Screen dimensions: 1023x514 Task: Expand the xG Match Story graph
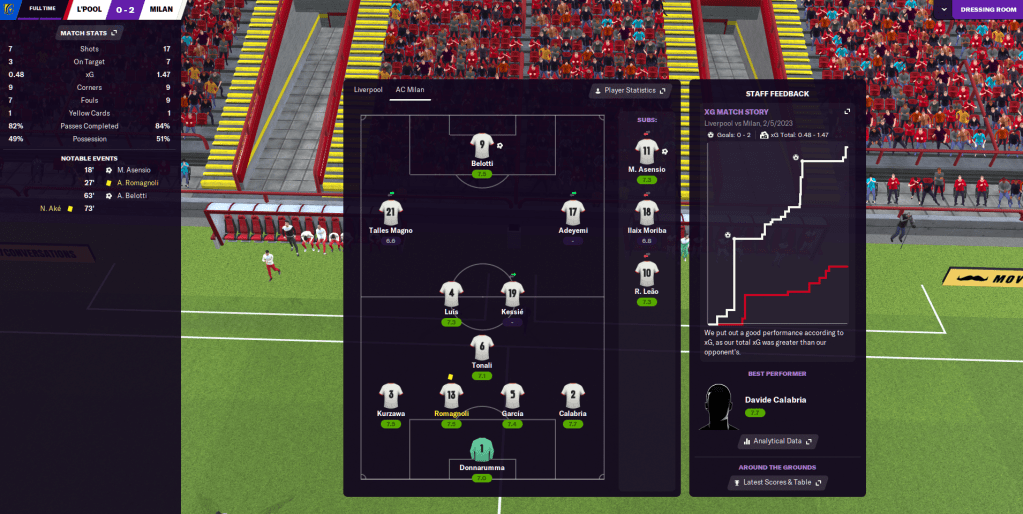coord(847,111)
